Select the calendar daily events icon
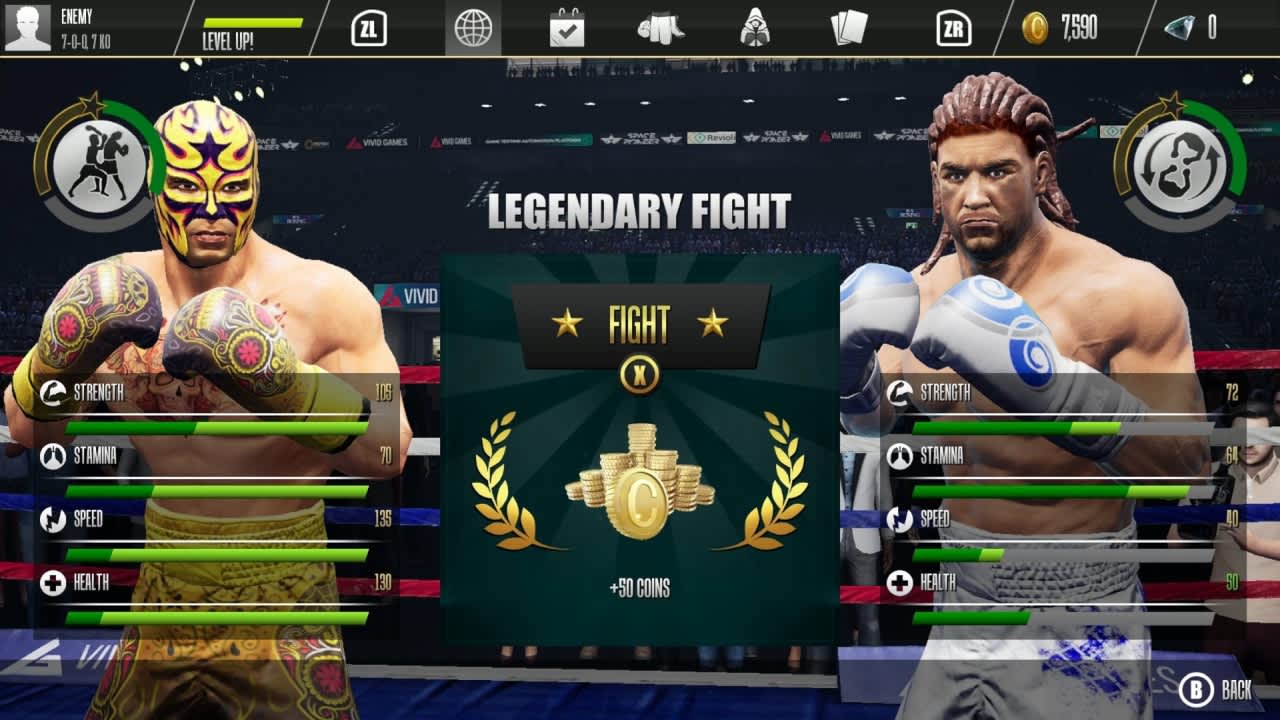Screen dimensions: 1280x720 [567, 29]
